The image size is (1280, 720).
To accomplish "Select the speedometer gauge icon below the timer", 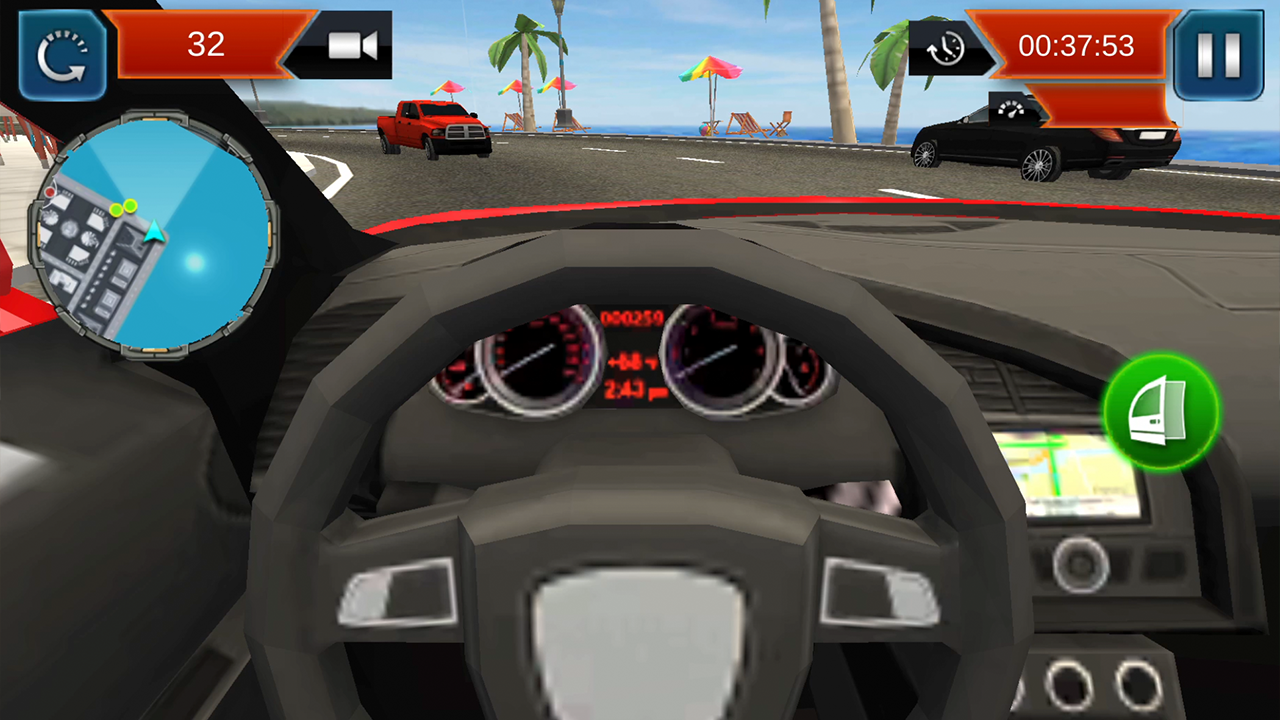I will 1010,110.
